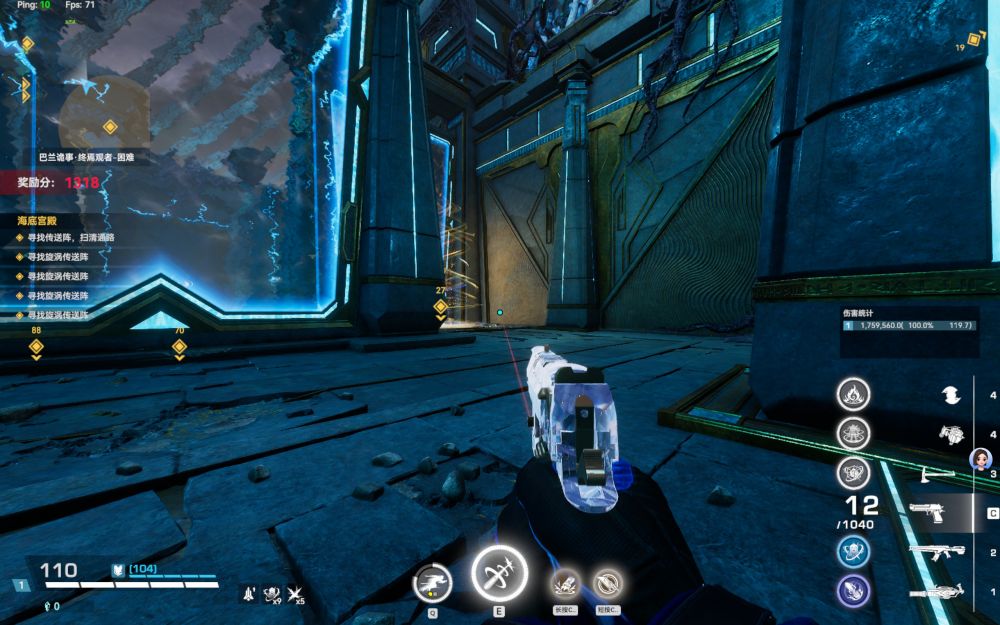This screenshot has height=625, width=1000.
Task: Select the 巴兰诡事 stage title
Action: (87, 157)
